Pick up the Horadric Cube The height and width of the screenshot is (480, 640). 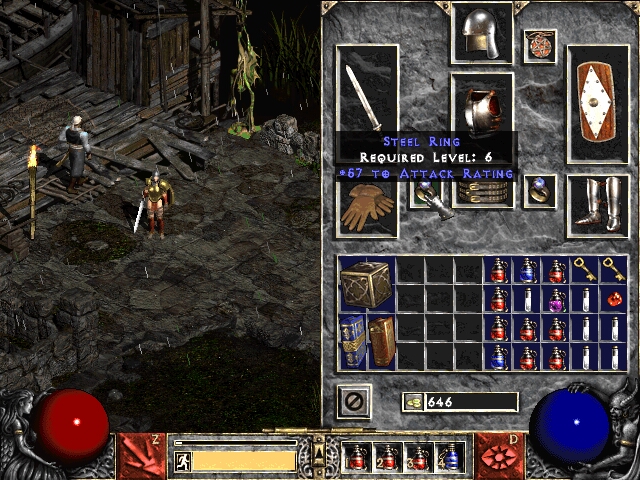366,283
